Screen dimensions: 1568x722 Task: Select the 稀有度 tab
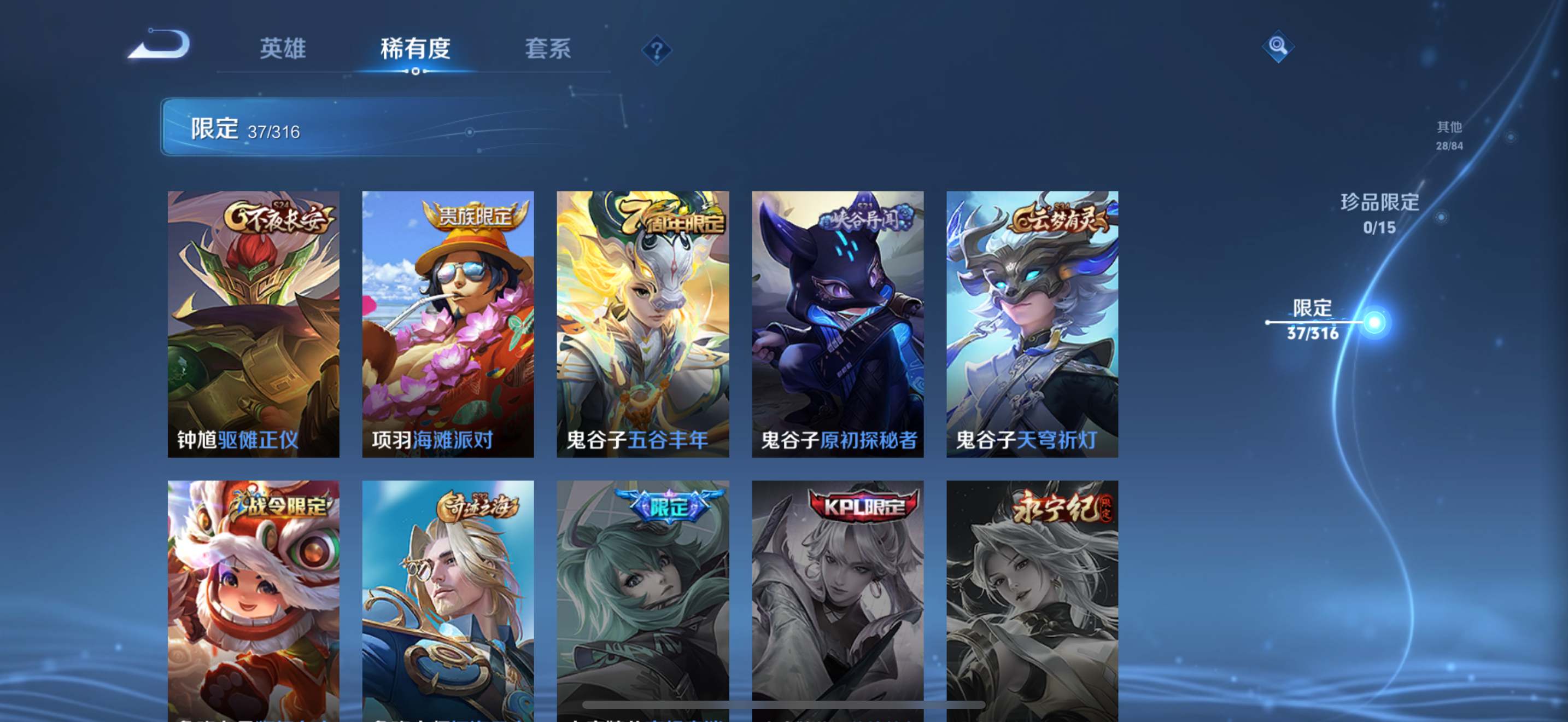tap(415, 49)
